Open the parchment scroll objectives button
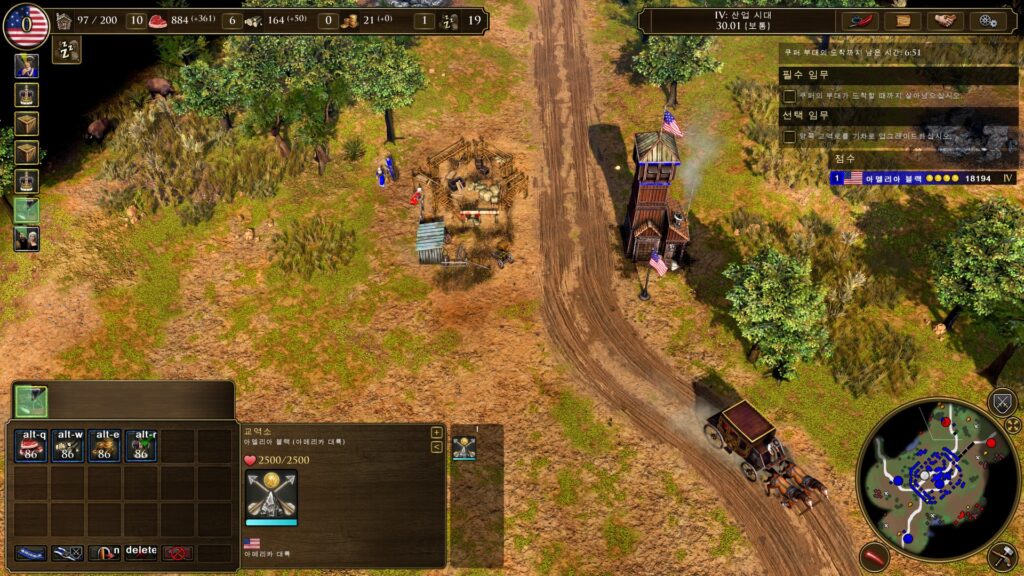Screen dimensions: 1024x576 pyautogui.click(x=902, y=21)
